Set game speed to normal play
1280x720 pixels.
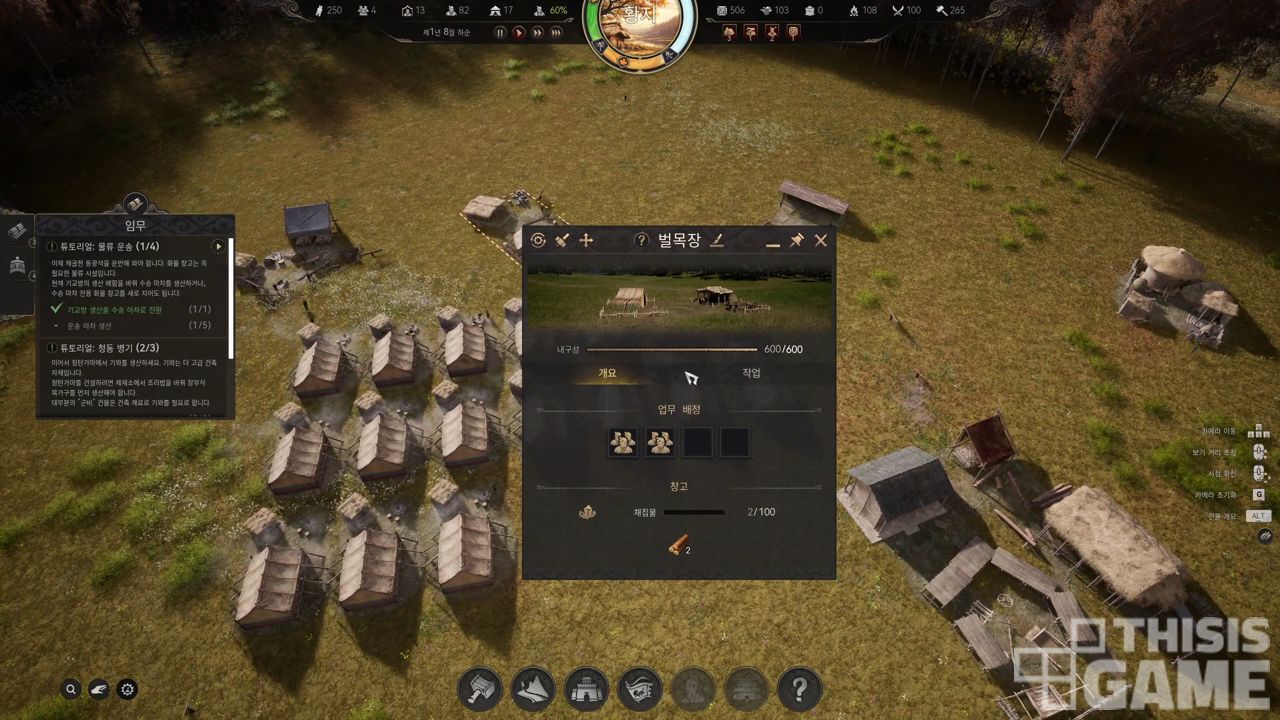(x=519, y=33)
